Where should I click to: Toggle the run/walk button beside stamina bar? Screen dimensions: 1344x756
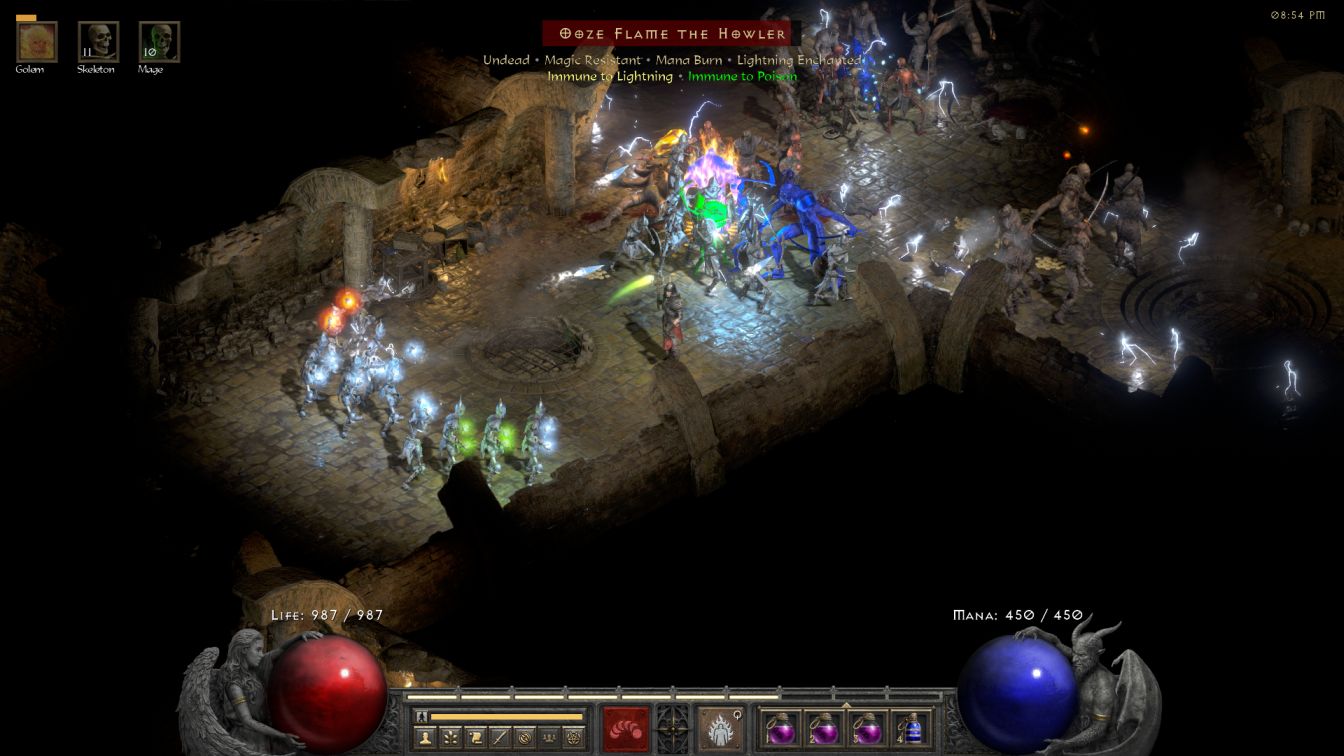422,716
